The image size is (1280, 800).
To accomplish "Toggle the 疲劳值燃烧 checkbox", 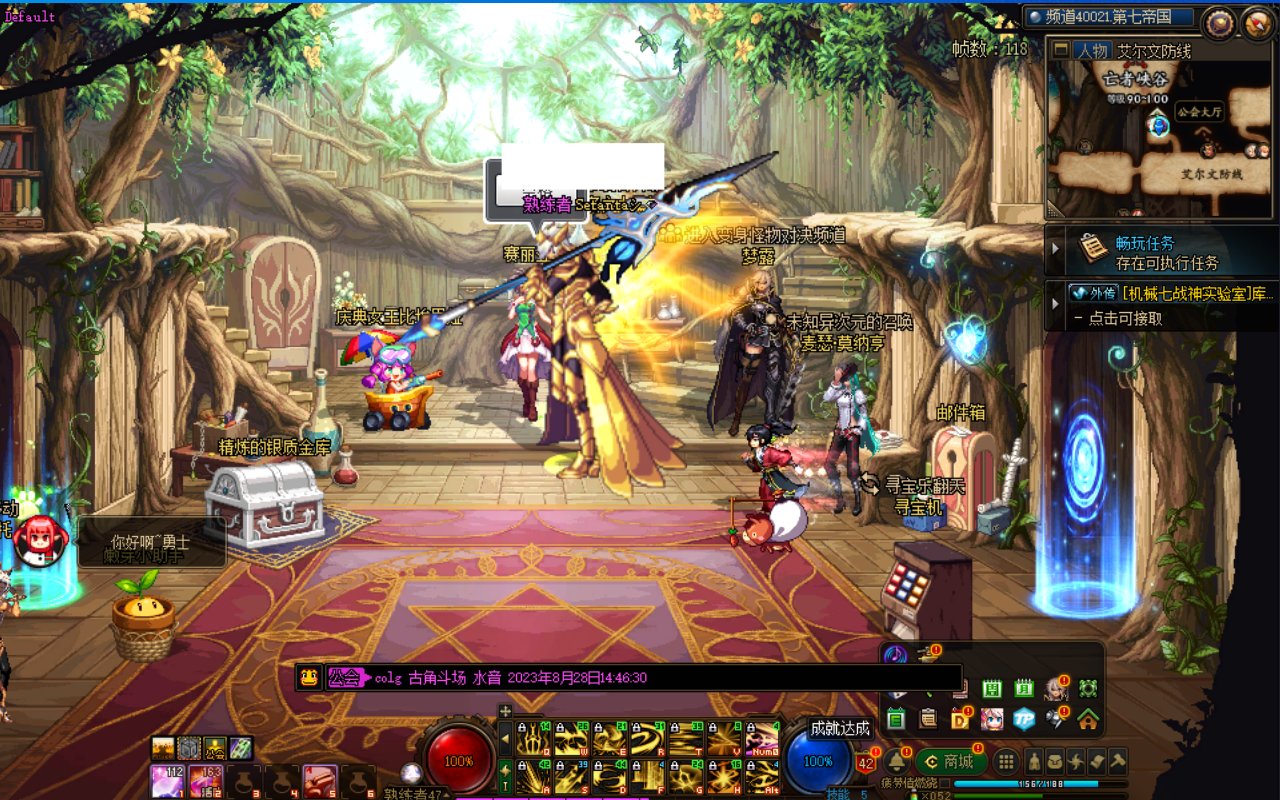I will click(944, 783).
